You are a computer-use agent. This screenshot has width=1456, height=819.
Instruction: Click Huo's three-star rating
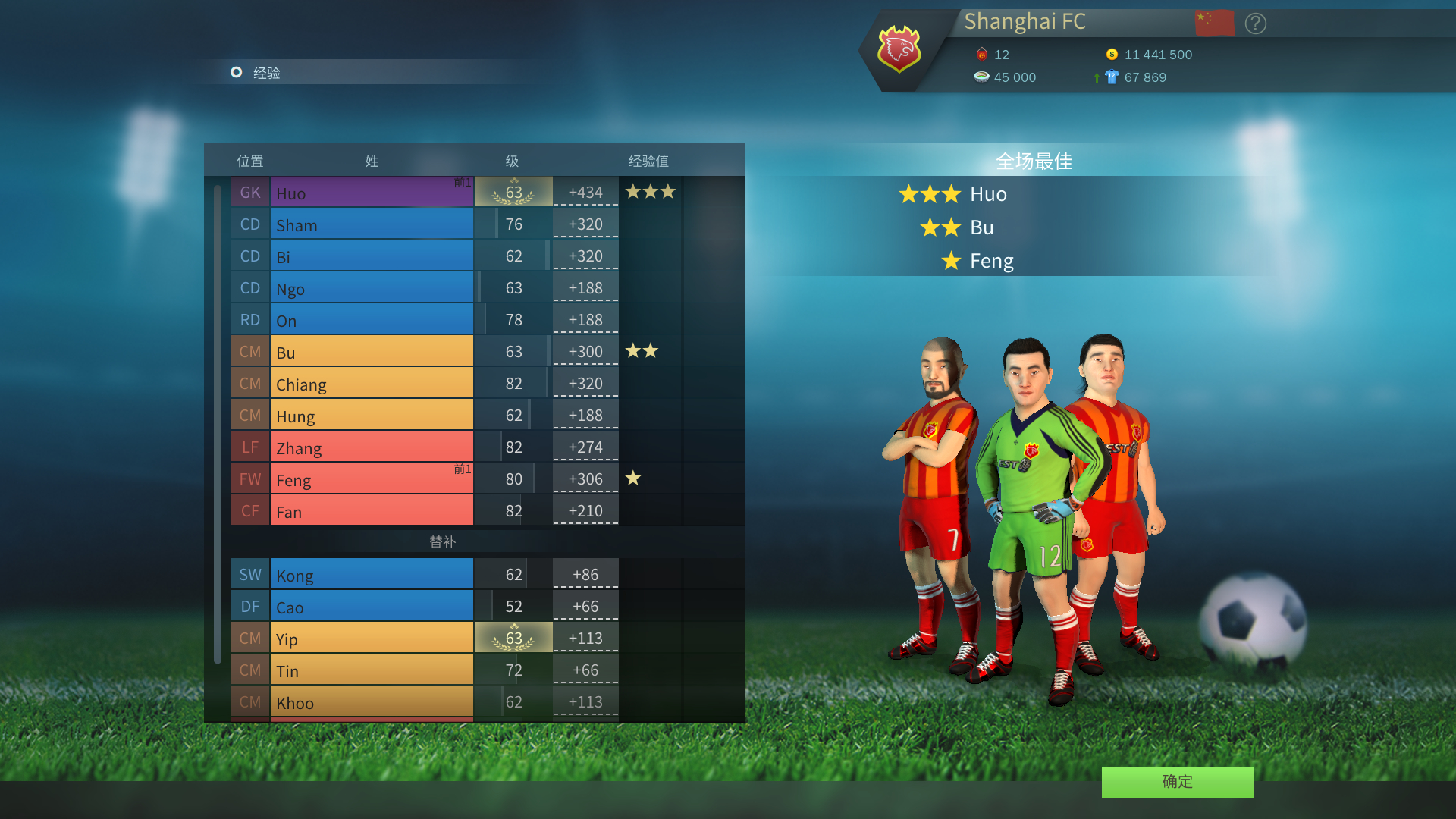point(648,192)
